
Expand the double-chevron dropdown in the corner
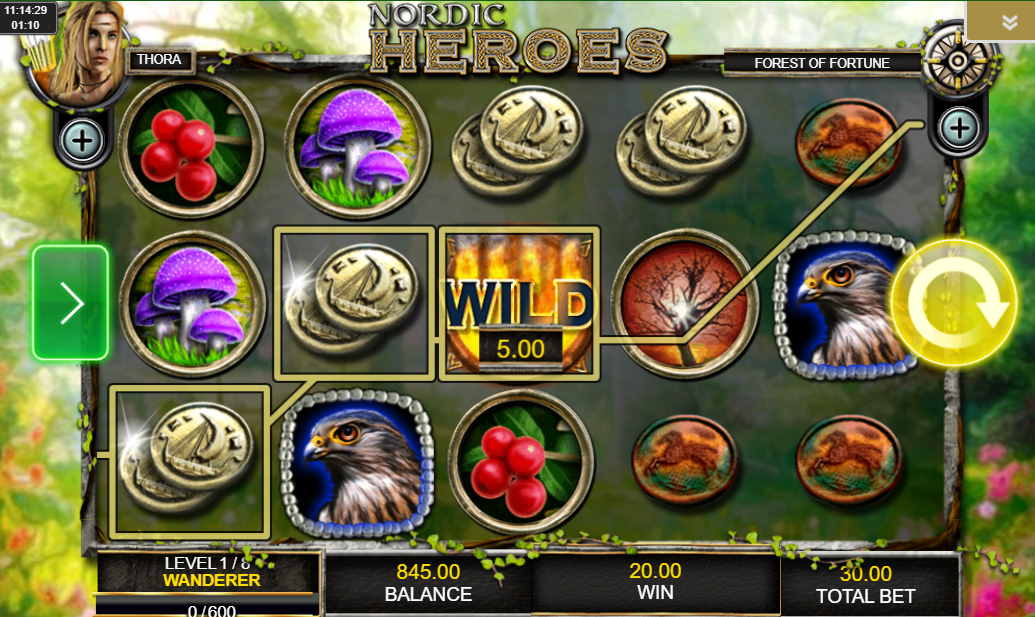coord(1009,22)
